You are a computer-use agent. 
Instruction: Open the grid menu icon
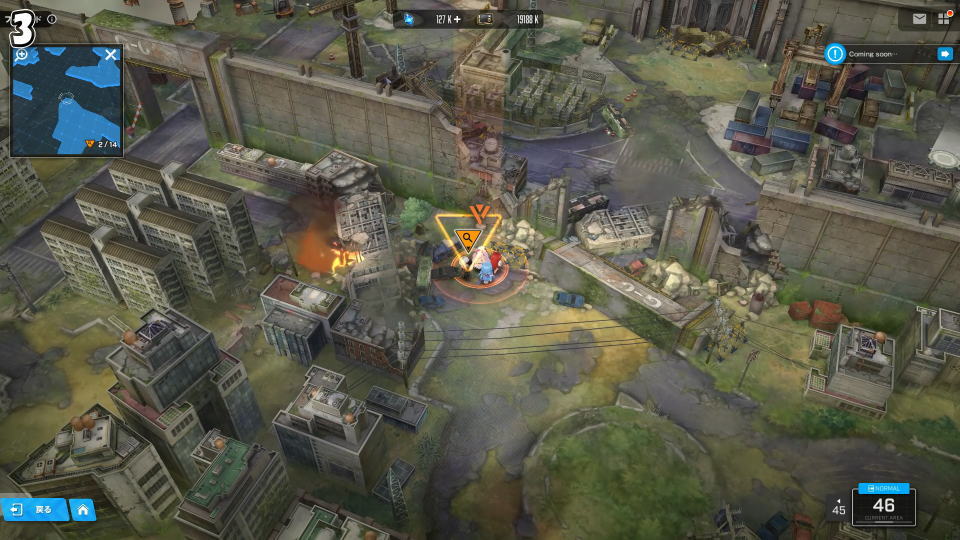[x=944, y=18]
